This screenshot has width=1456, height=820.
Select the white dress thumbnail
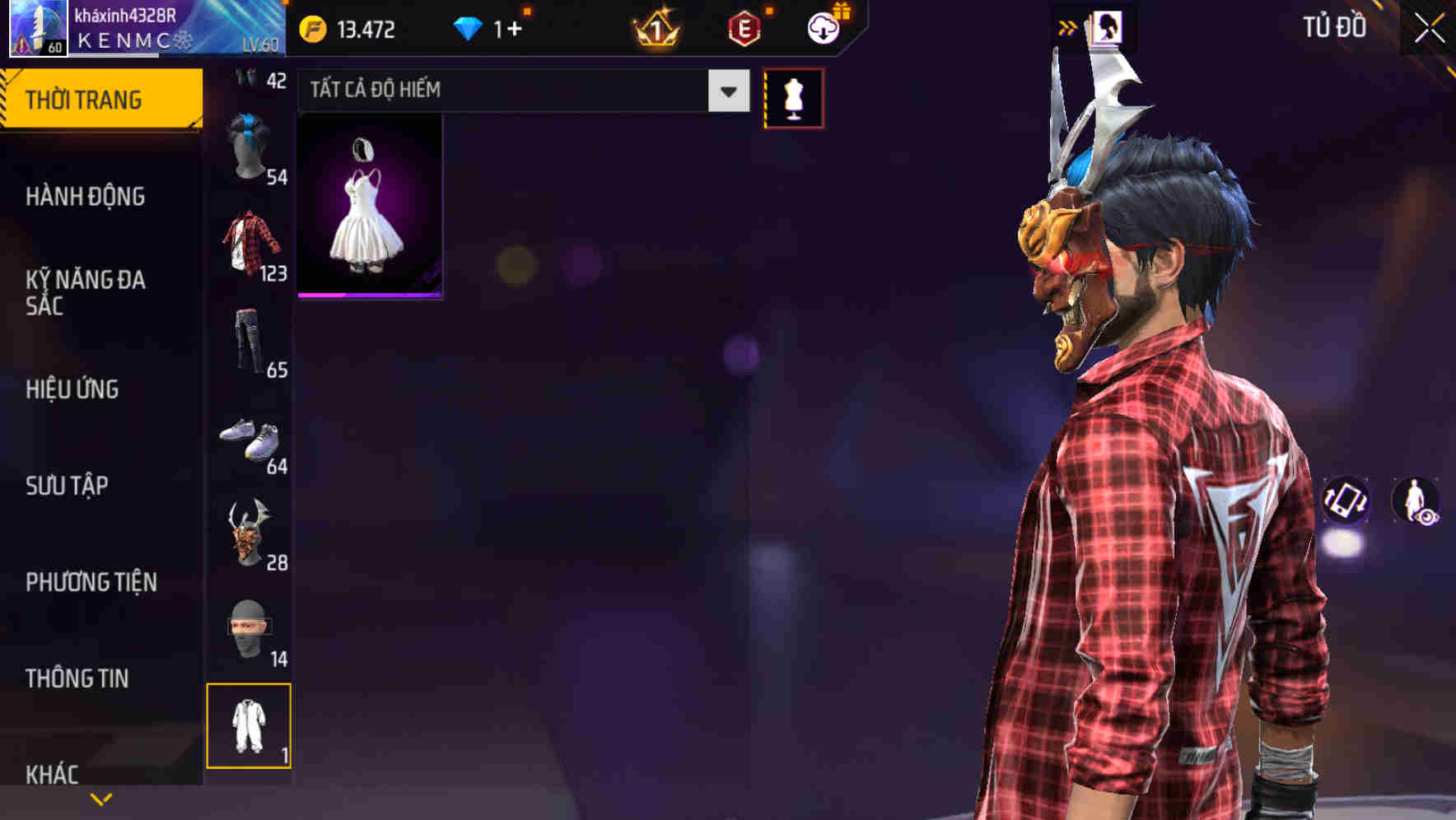click(368, 206)
